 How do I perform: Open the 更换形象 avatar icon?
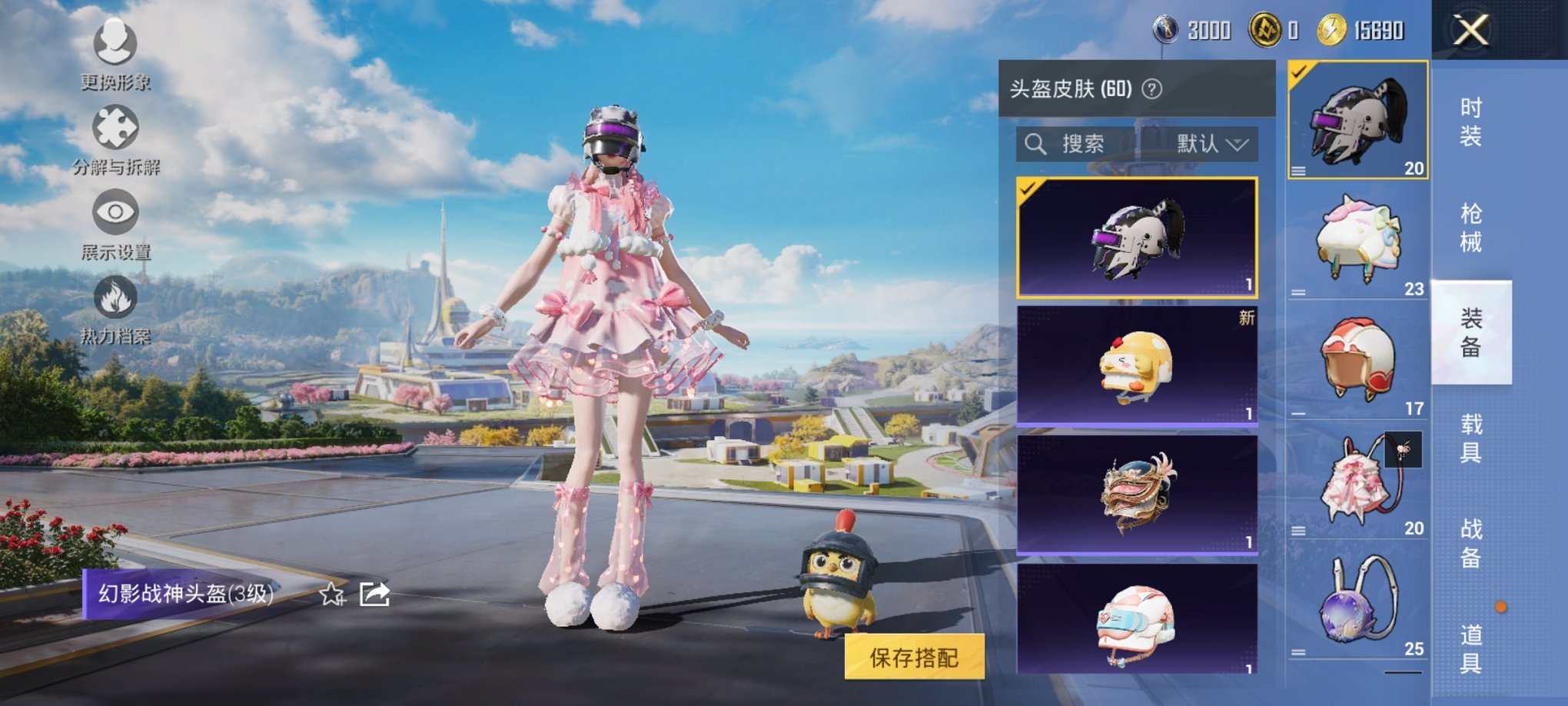click(115, 45)
